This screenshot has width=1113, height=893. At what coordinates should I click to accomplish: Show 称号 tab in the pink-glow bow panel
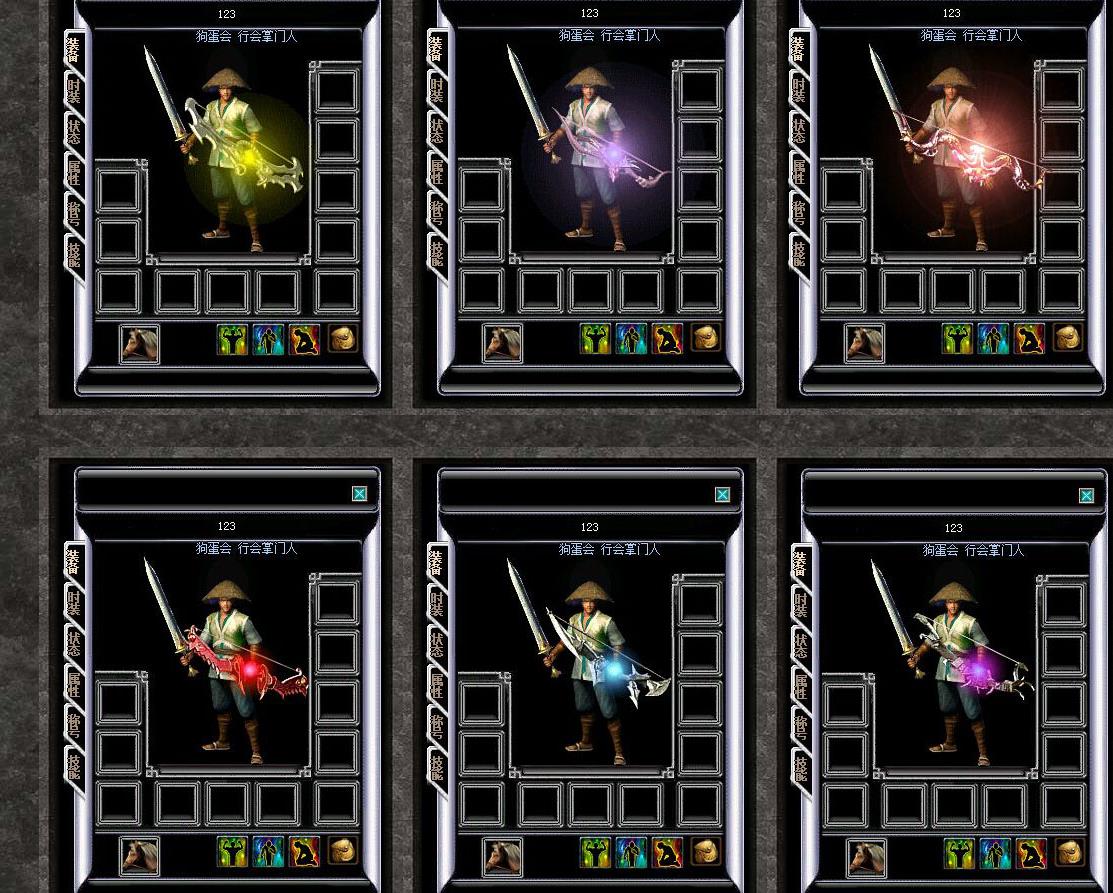[x=800, y=212]
